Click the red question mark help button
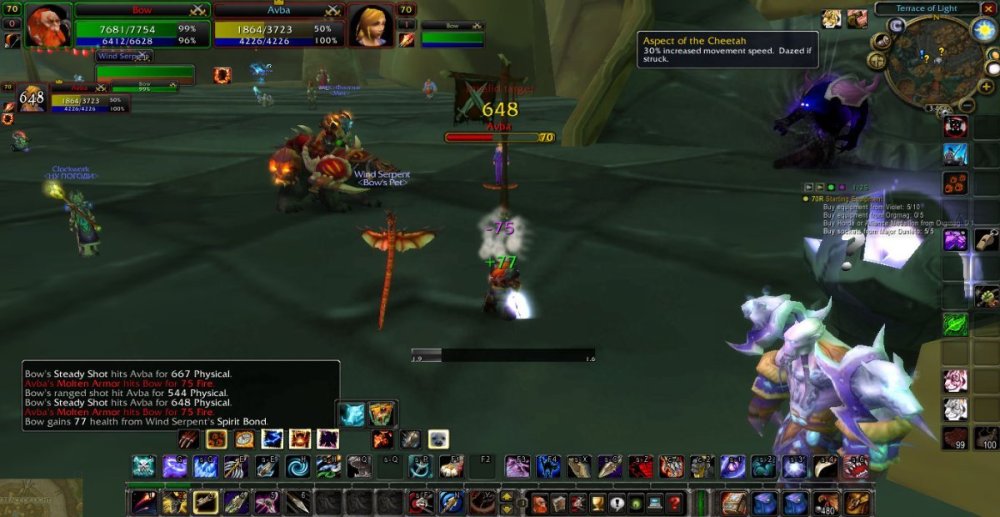 [x=675, y=503]
